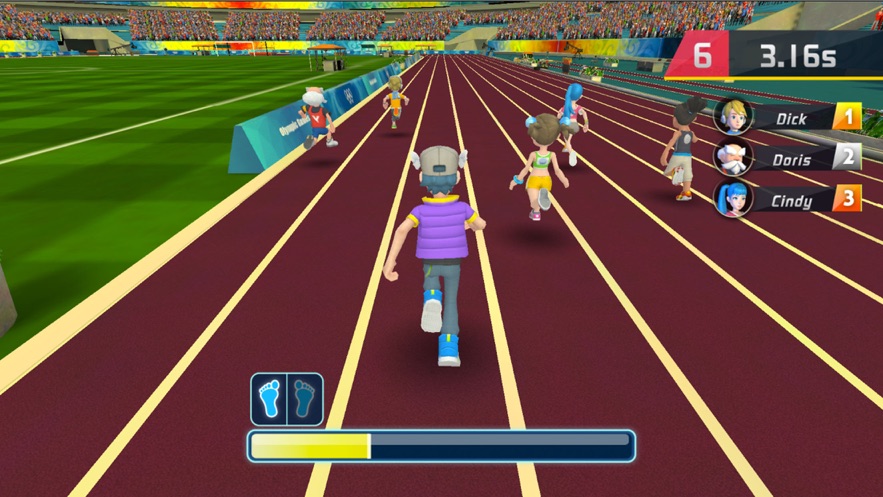Tap the dimmed right foot icon
This screenshot has width=883, height=497.
tap(305, 399)
